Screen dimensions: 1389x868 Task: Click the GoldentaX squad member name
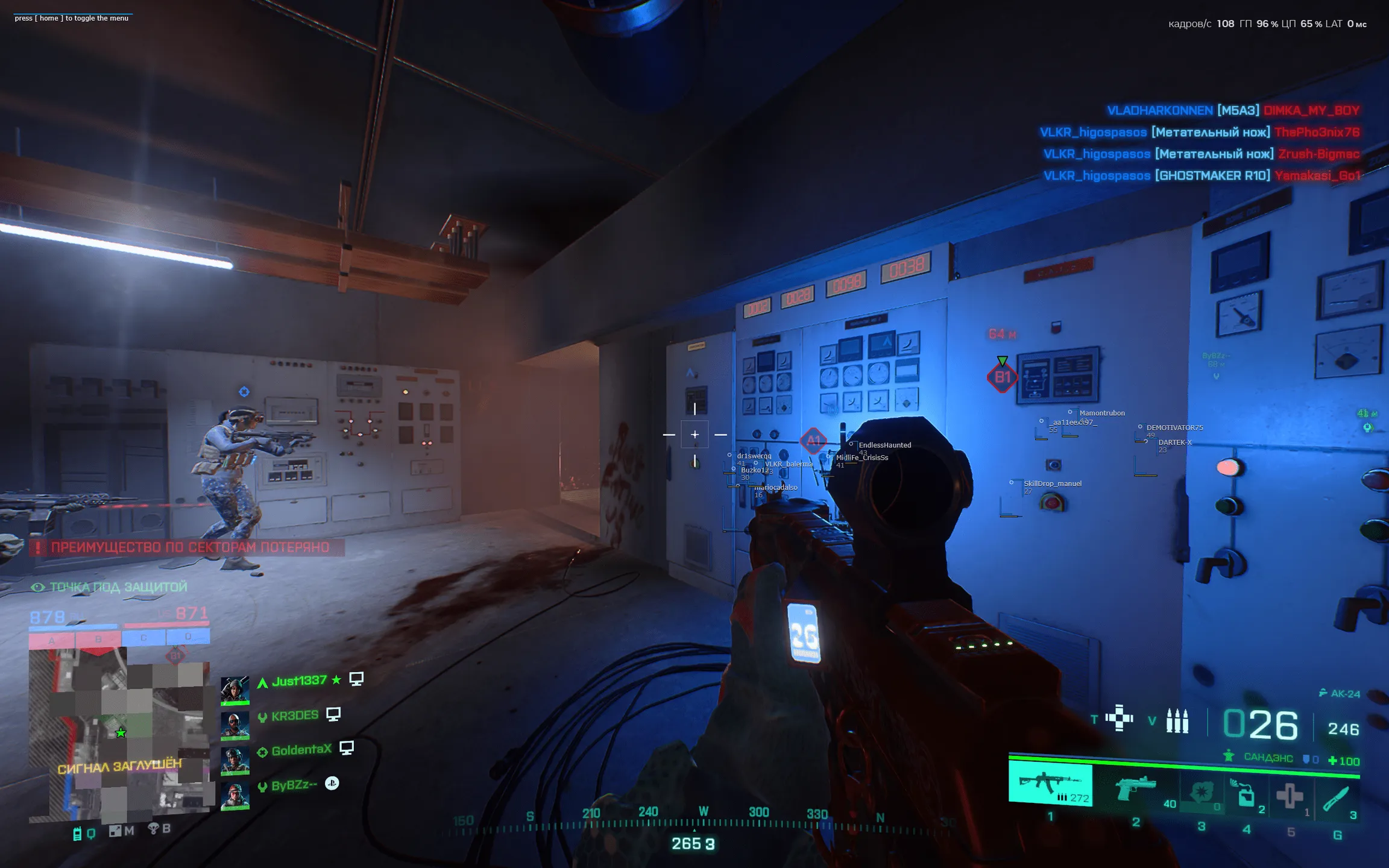[301, 750]
